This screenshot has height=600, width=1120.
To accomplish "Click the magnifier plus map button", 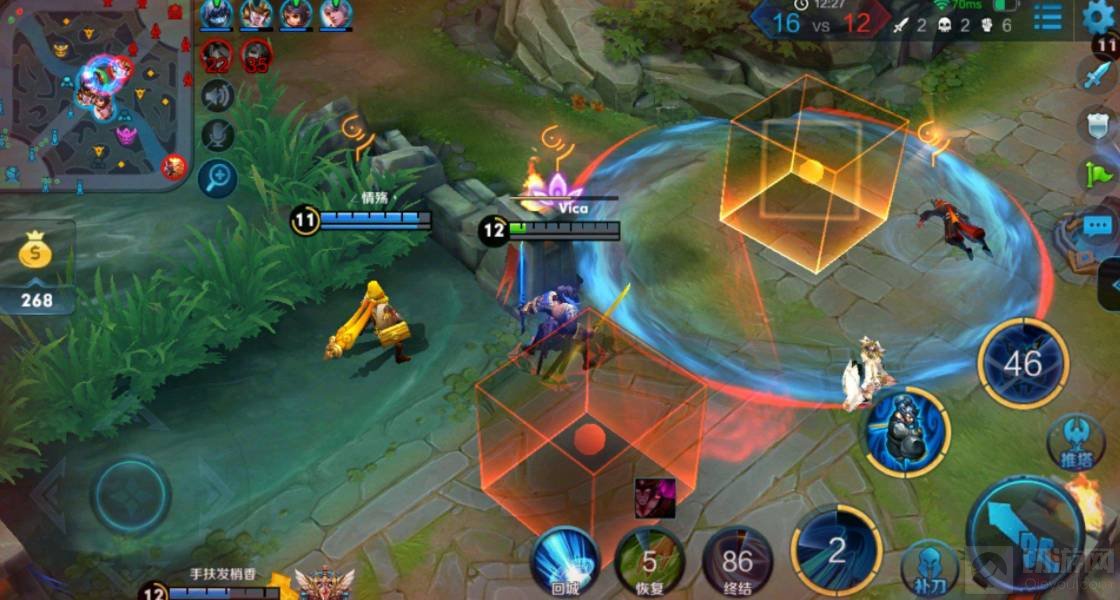I will point(217,177).
